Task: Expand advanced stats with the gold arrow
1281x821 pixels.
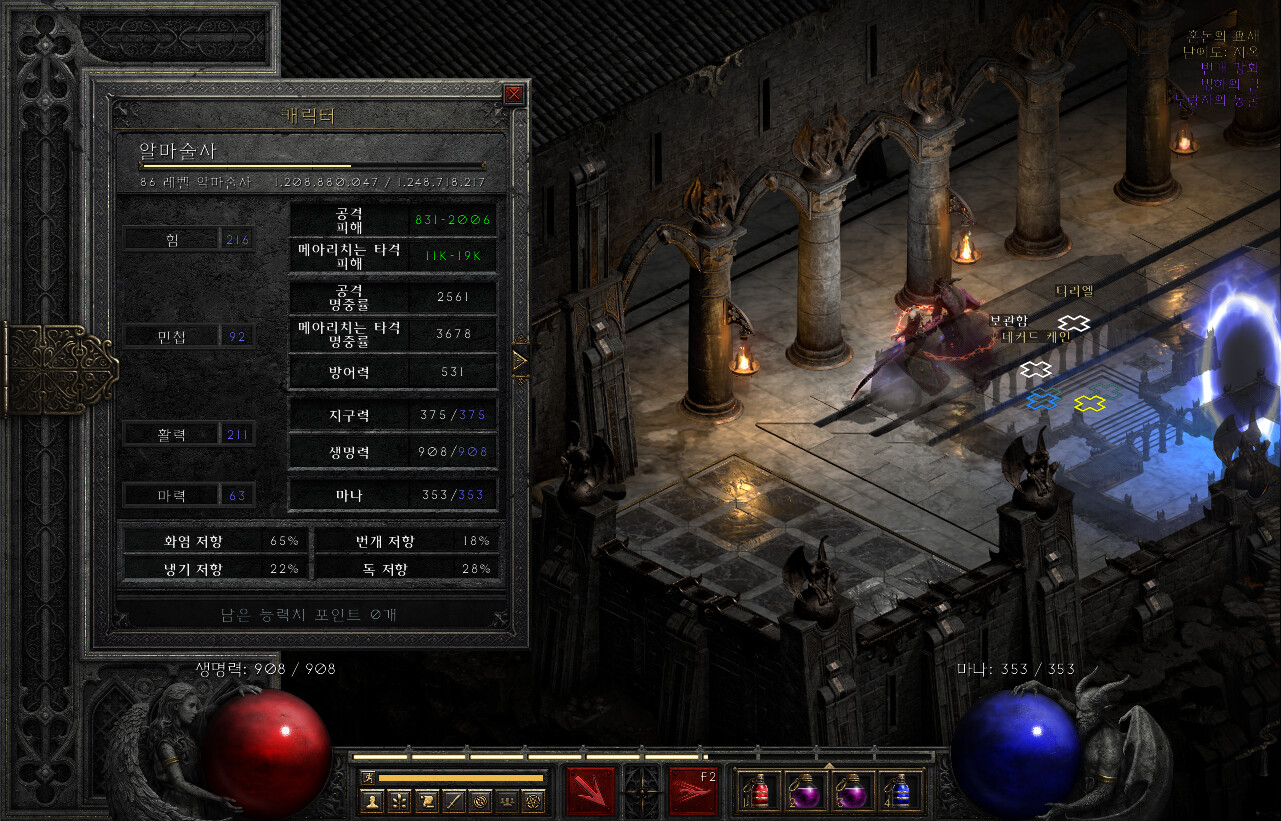Action: tap(519, 360)
